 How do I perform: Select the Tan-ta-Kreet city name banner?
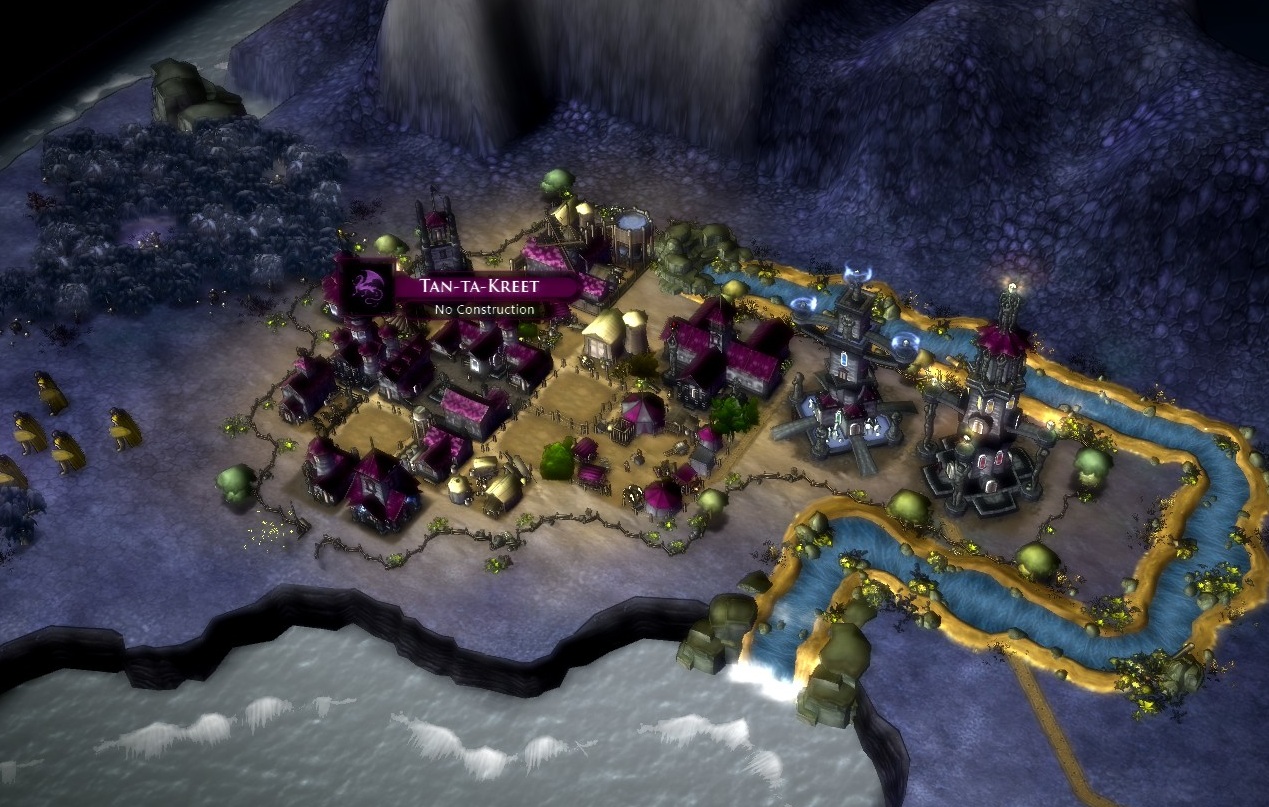click(x=482, y=286)
